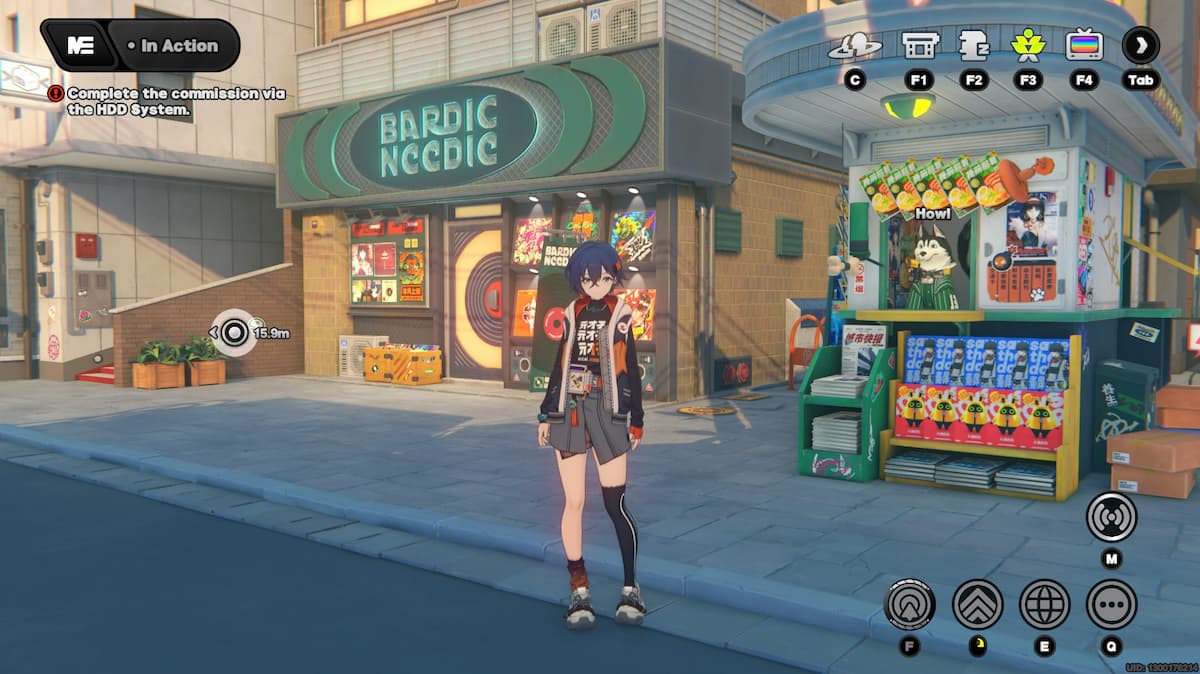Open the storefront shop icon
The height and width of the screenshot is (674, 1200).
tap(919, 45)
